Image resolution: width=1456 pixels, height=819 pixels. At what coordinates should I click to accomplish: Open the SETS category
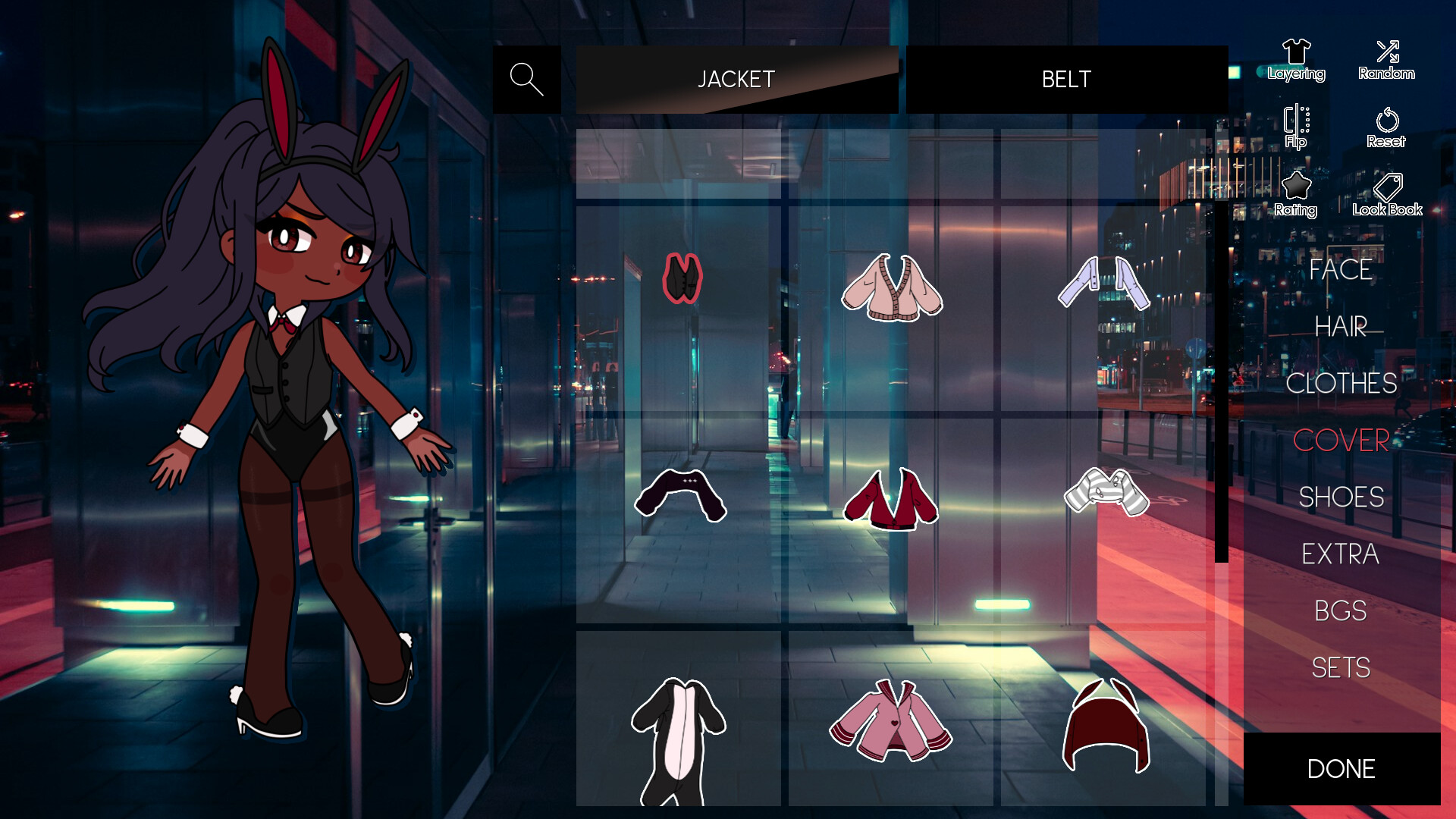1341,667
